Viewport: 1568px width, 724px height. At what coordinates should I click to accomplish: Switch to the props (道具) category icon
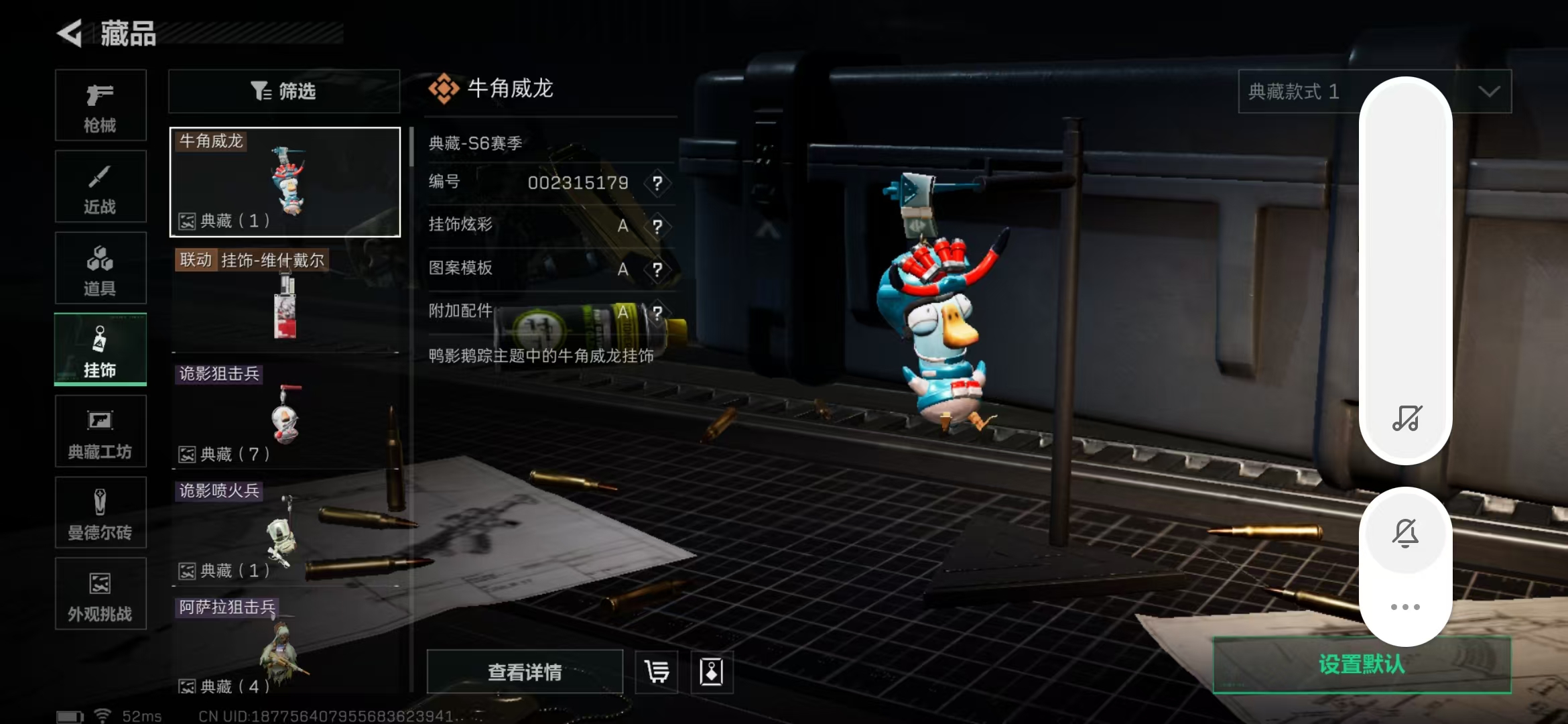(101, 267)
